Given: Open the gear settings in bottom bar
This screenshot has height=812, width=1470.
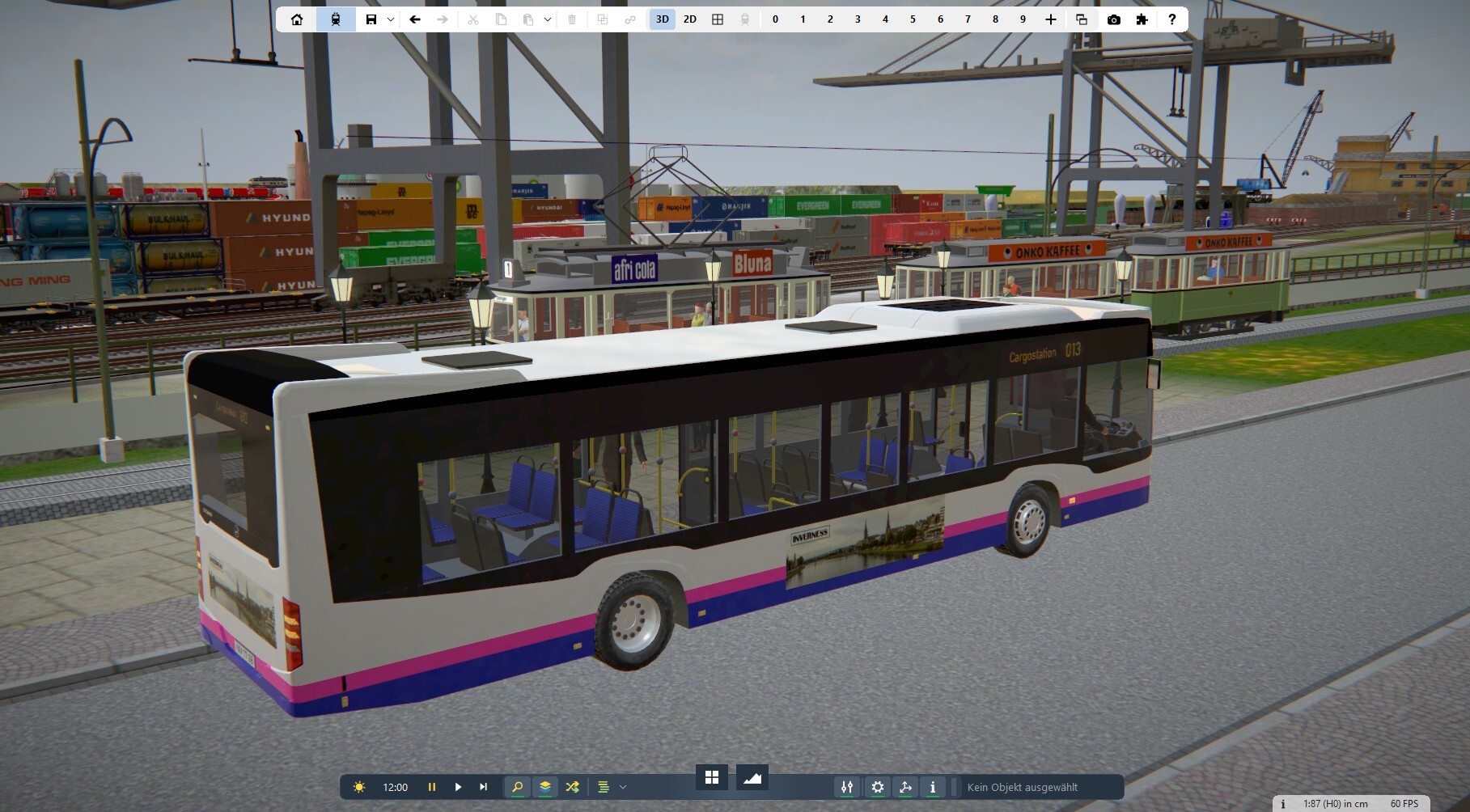Looking at the screenshot, I should 878,787.
